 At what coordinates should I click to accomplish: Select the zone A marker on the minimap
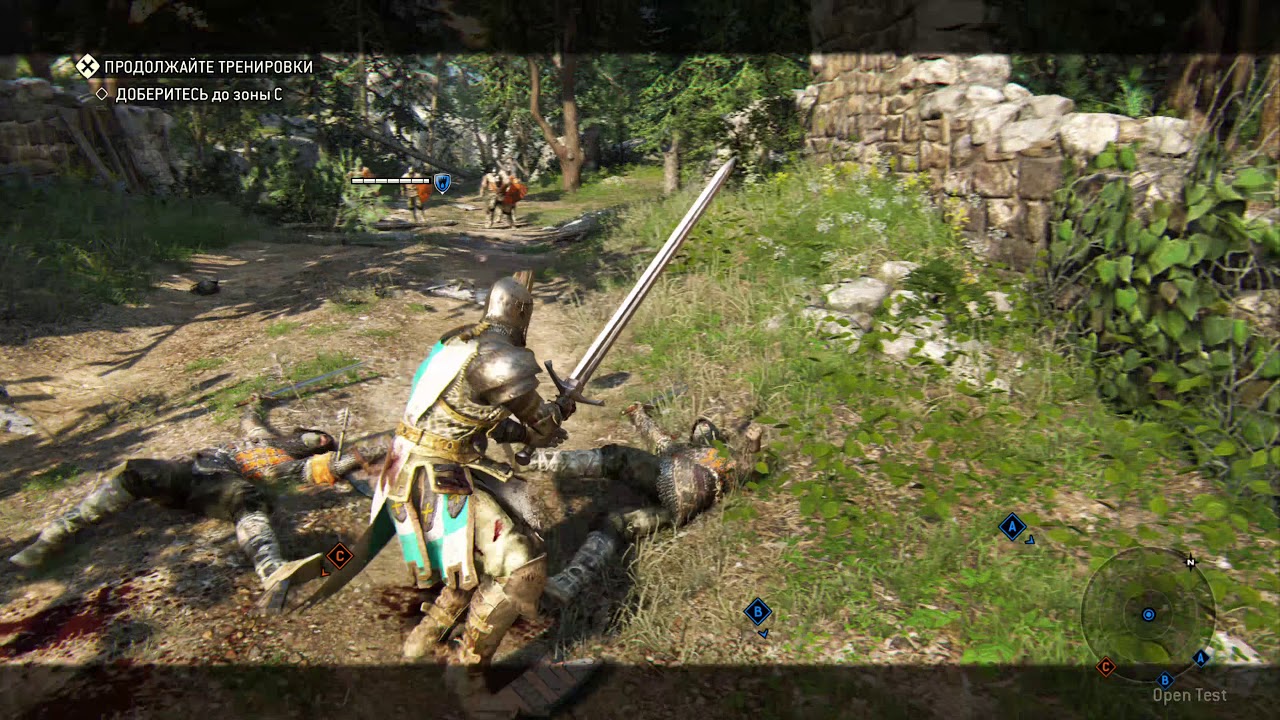1200,658
